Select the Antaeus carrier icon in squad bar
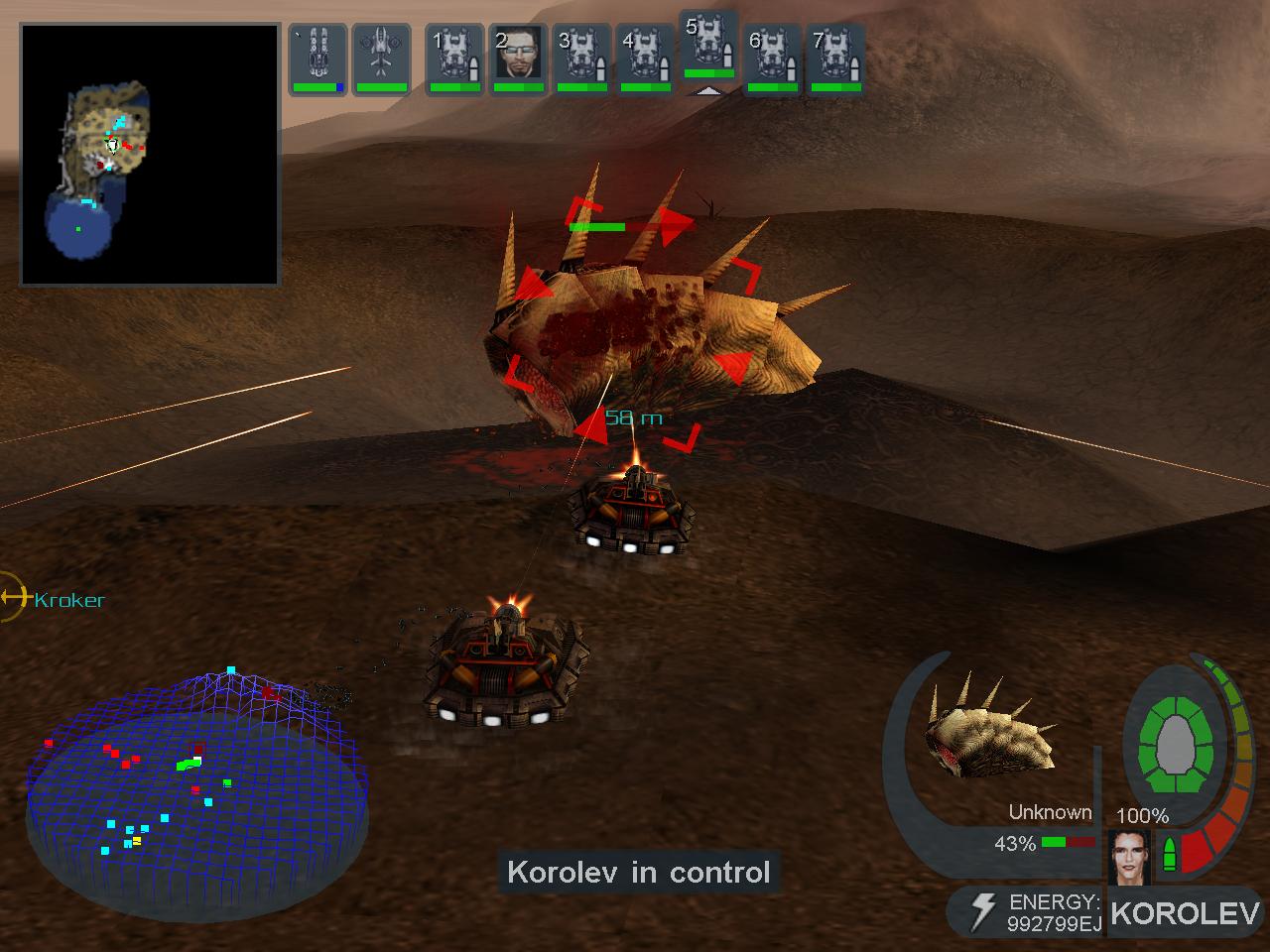1270x952 pixels. coord(317,58)
